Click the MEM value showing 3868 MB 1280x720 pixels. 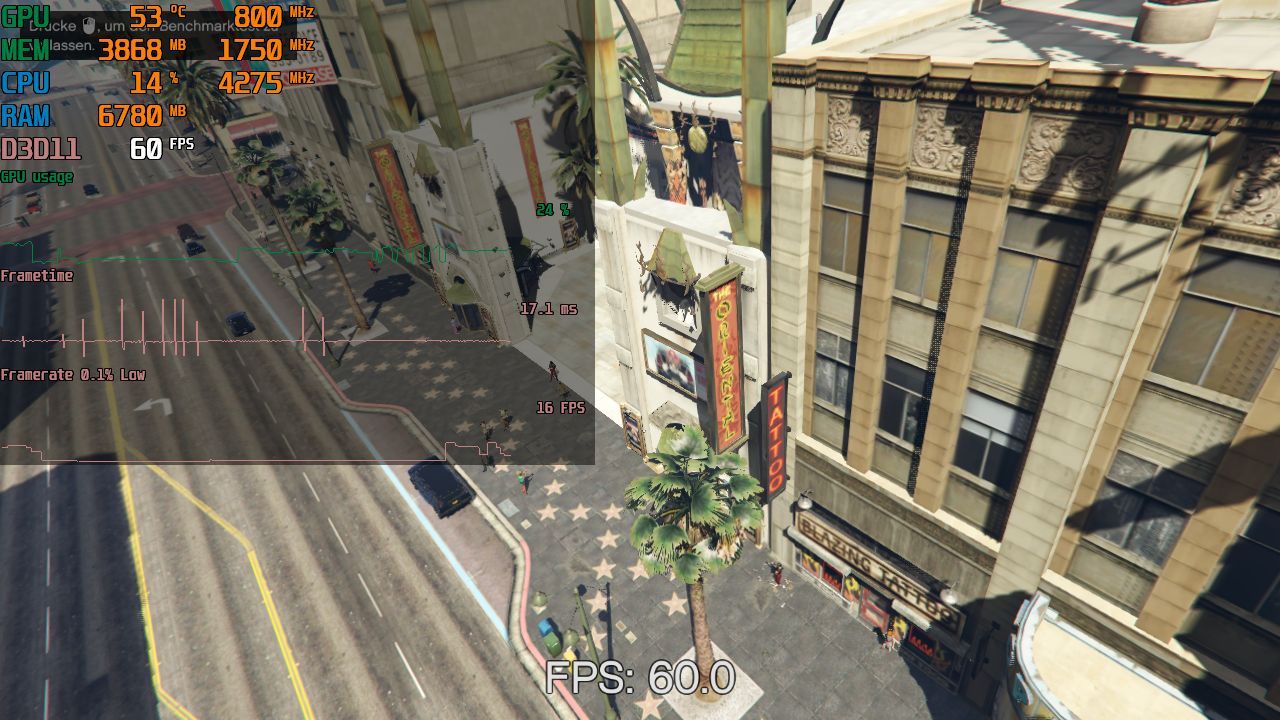[132, 48]
